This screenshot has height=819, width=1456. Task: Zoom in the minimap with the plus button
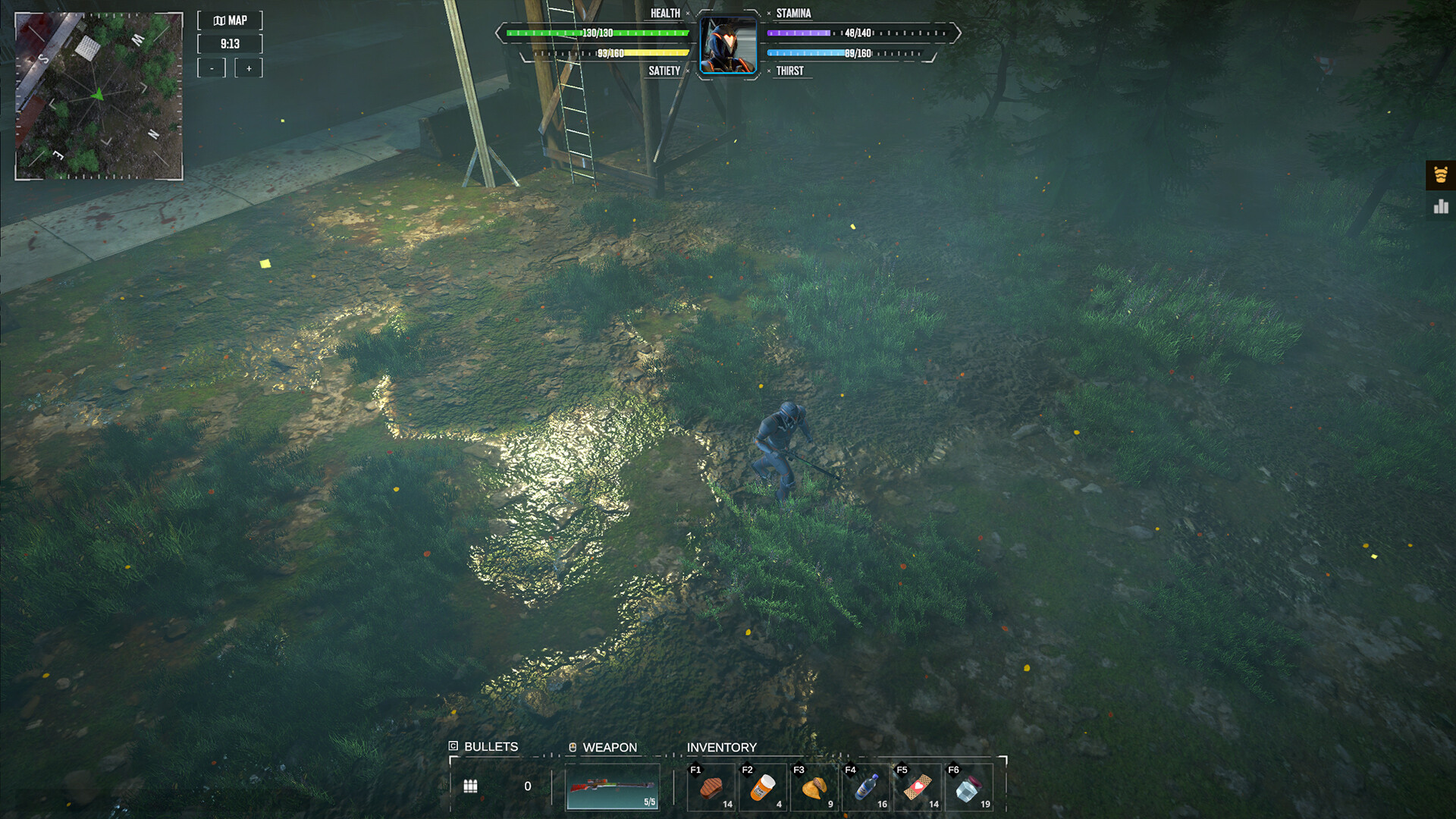click(x=249, y=67)
